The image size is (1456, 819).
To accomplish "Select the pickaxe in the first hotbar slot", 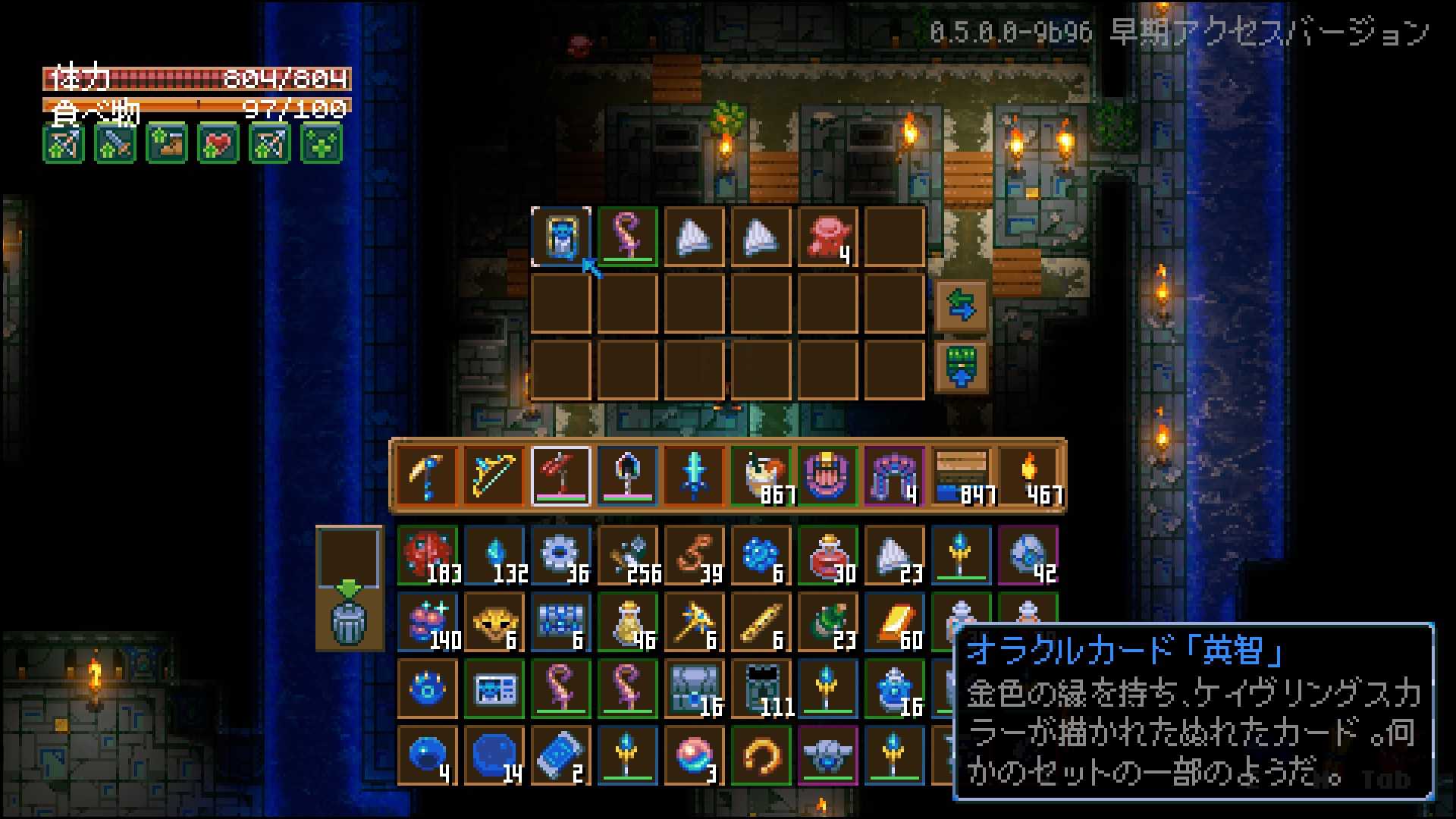I will [x=428, y=474].
